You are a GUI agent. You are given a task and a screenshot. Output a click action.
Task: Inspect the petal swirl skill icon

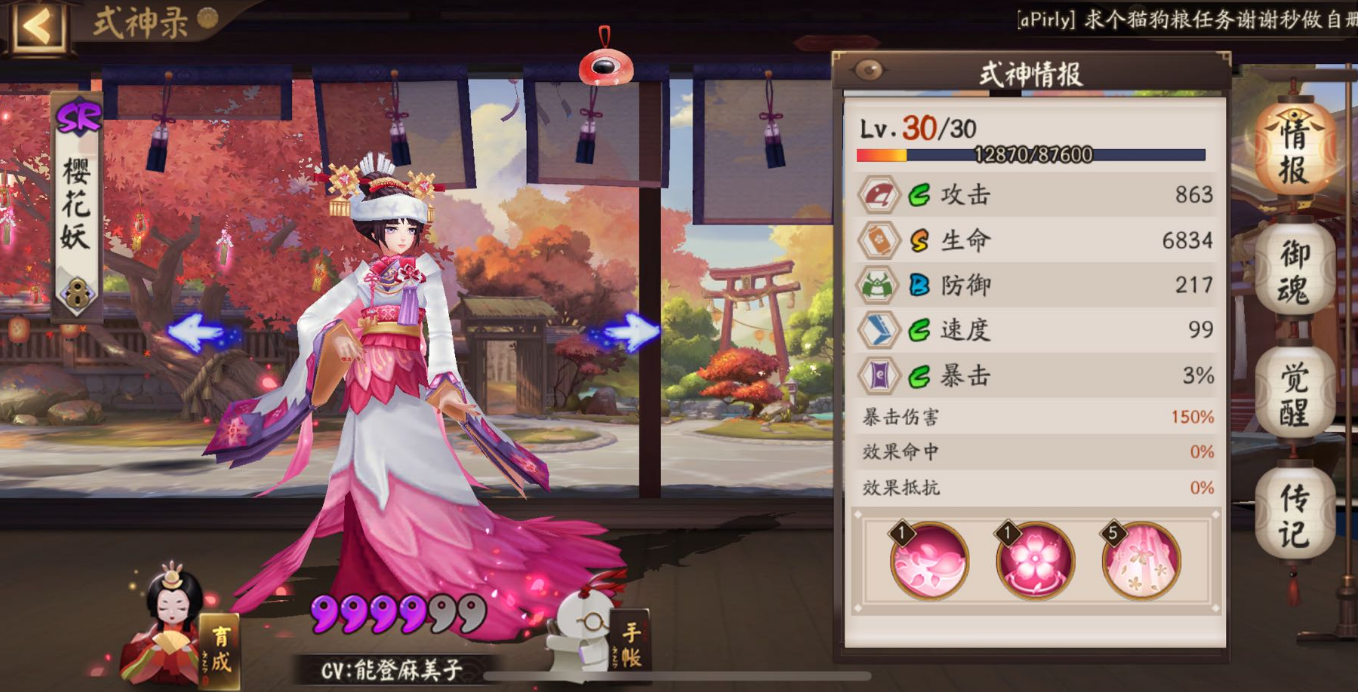click(930, 561)
